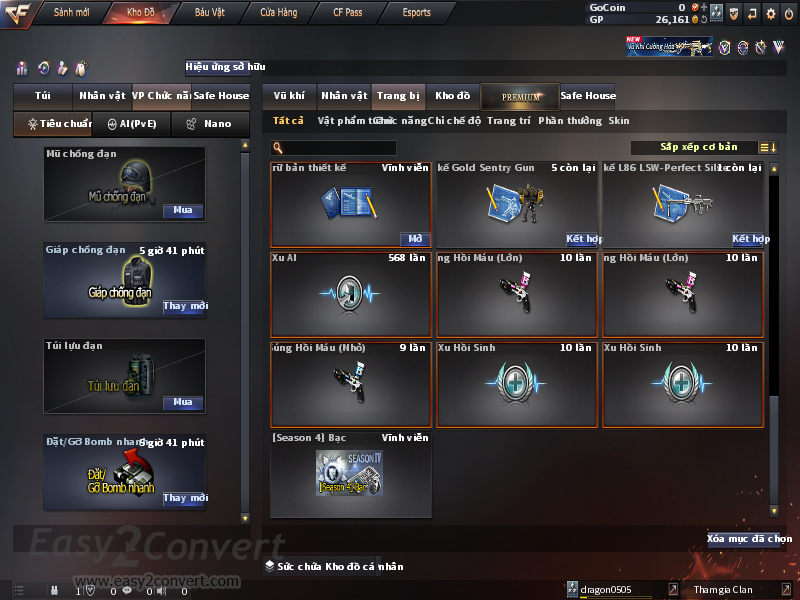Go to the CF Pass page
Viewport: 800px width, 600px height.
(x=348, y=13)
